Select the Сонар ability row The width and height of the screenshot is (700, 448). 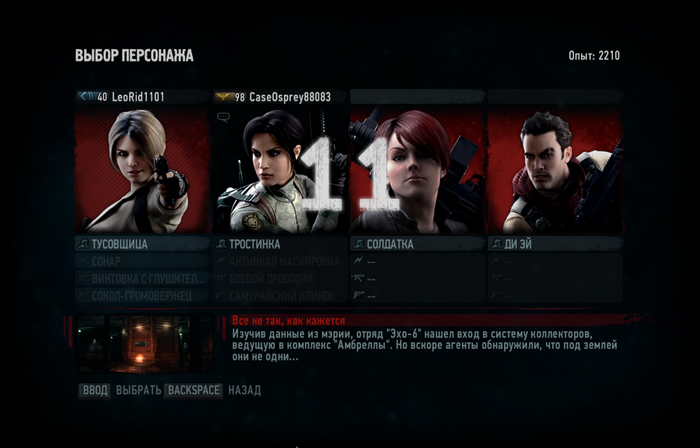pos(142,261)
